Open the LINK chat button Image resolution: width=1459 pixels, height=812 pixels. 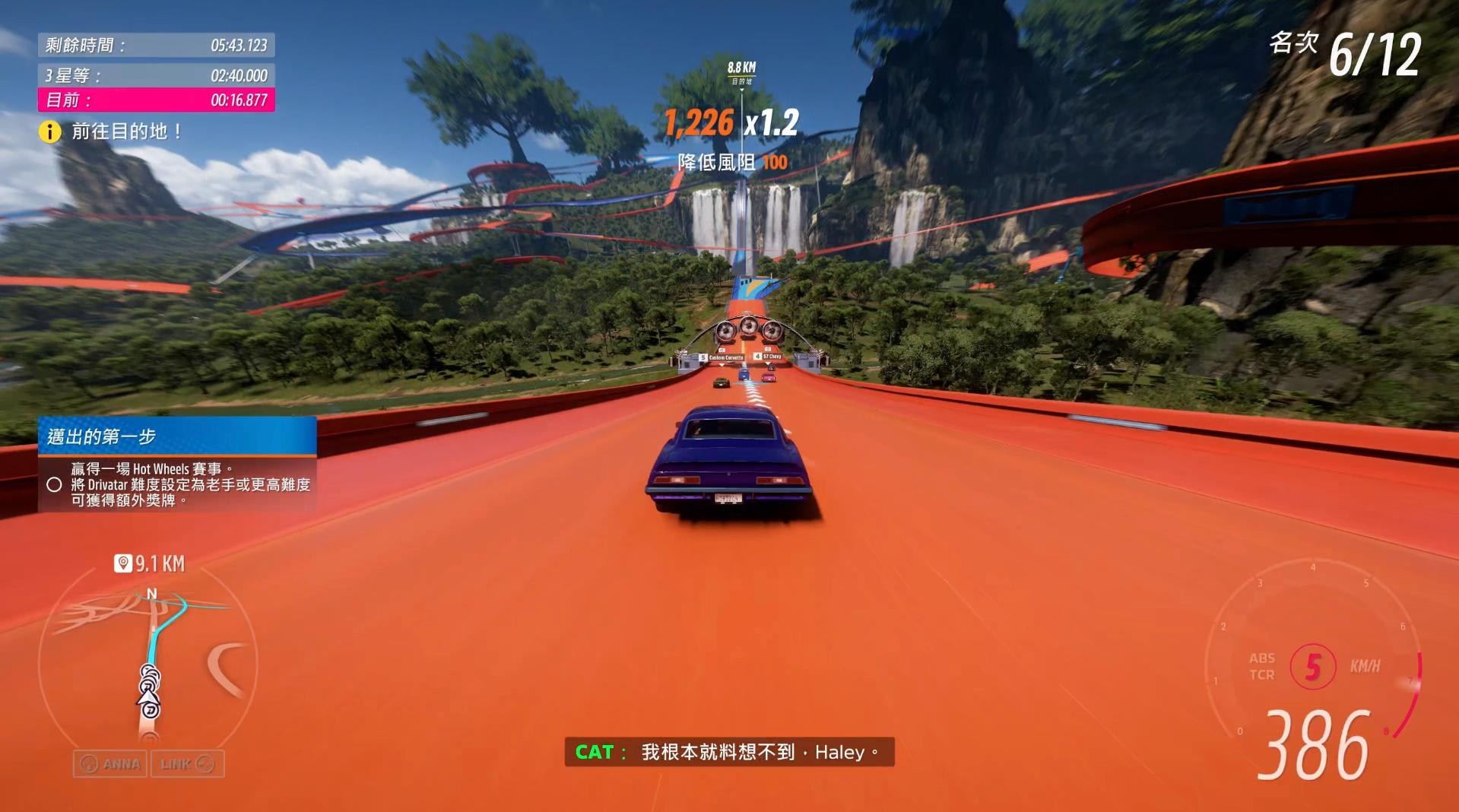point(187,764)
